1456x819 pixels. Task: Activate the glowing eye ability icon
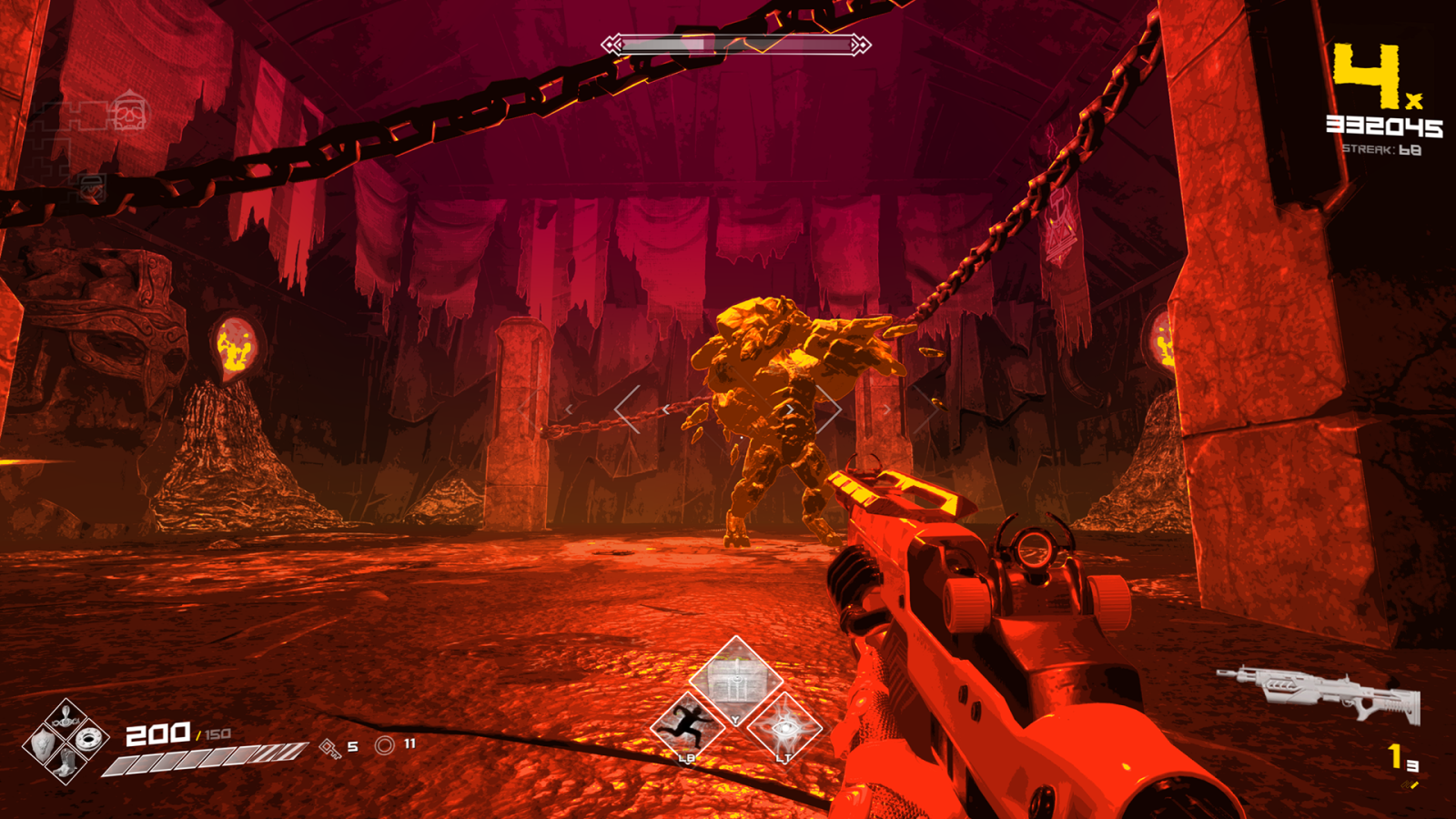point(784,728)
